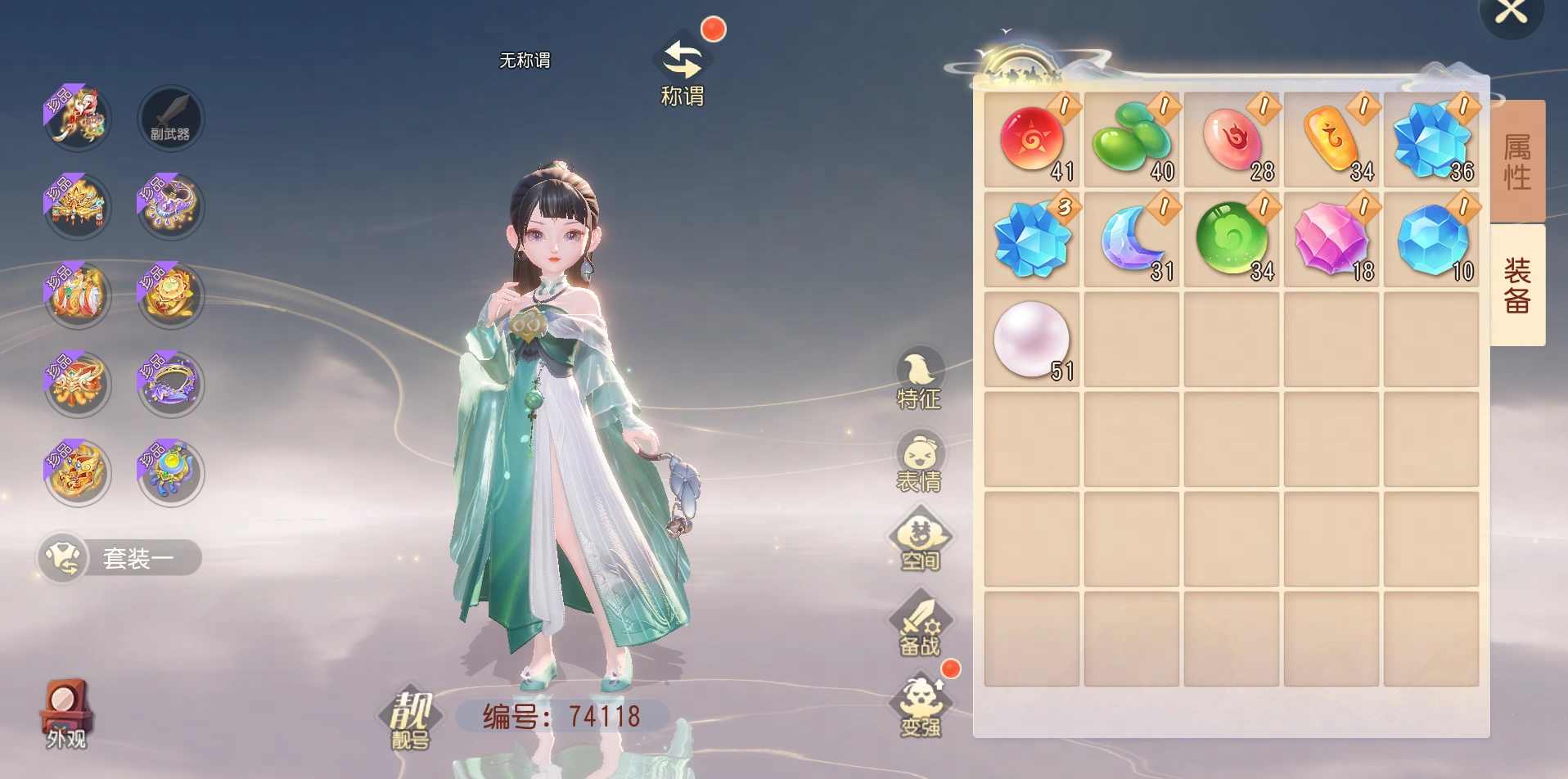Select the white pearl item
The height and width of the screenshot is (779, 1568).
pyautogui.click(x=1032, y=339)
